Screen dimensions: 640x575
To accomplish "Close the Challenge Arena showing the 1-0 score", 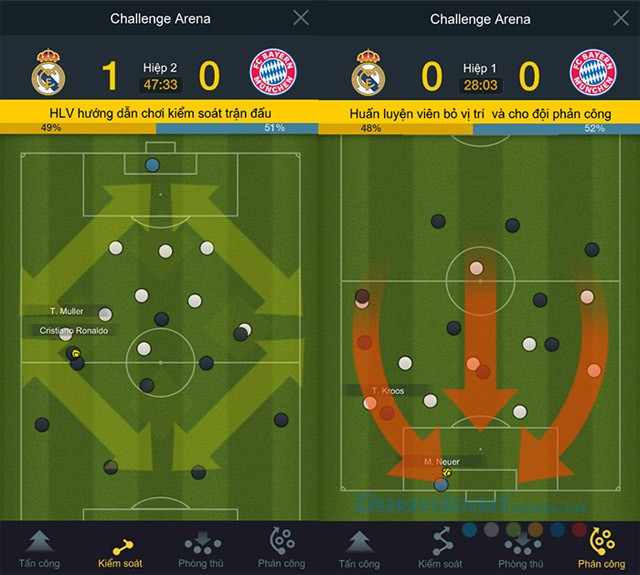I will point(301,18).
